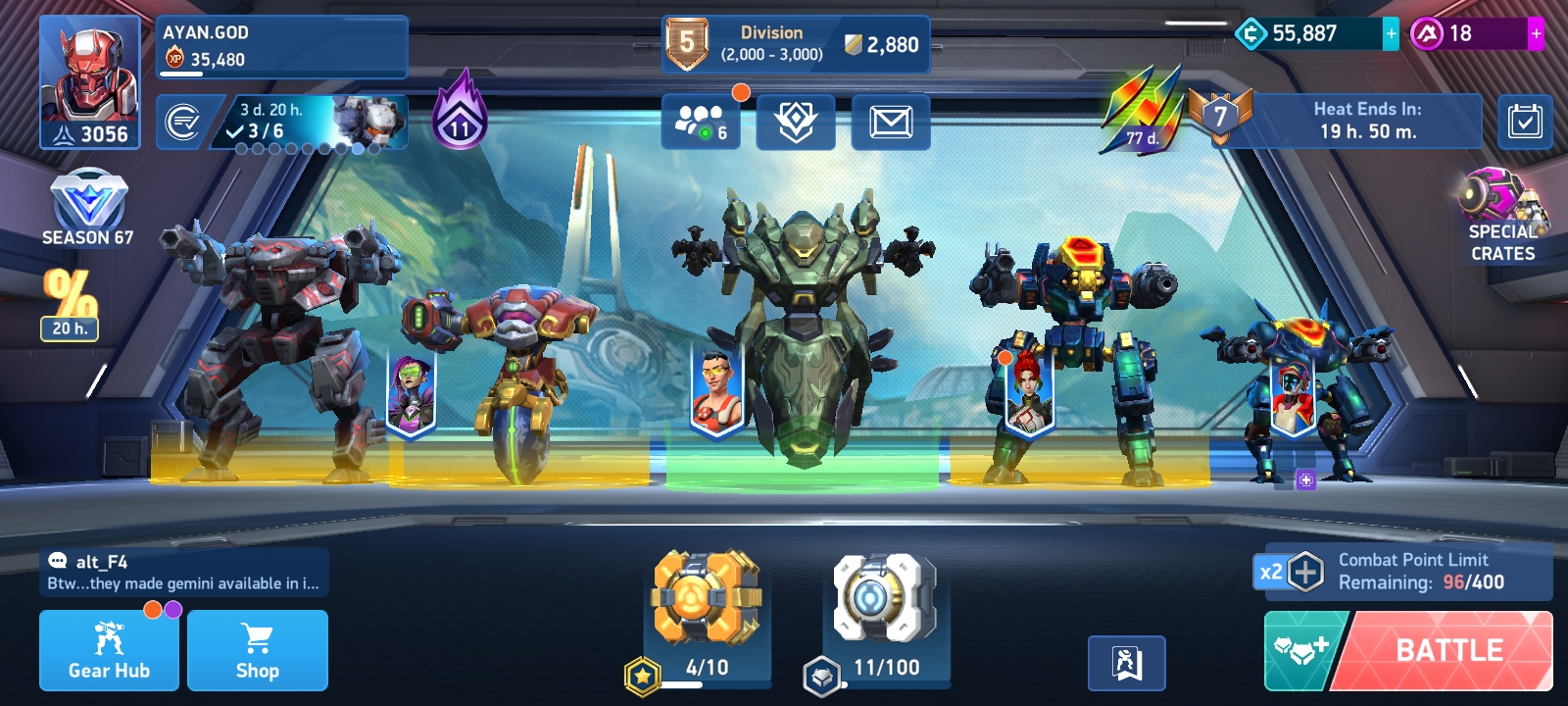
Task: Check the mail inbox
Action: 891,123
